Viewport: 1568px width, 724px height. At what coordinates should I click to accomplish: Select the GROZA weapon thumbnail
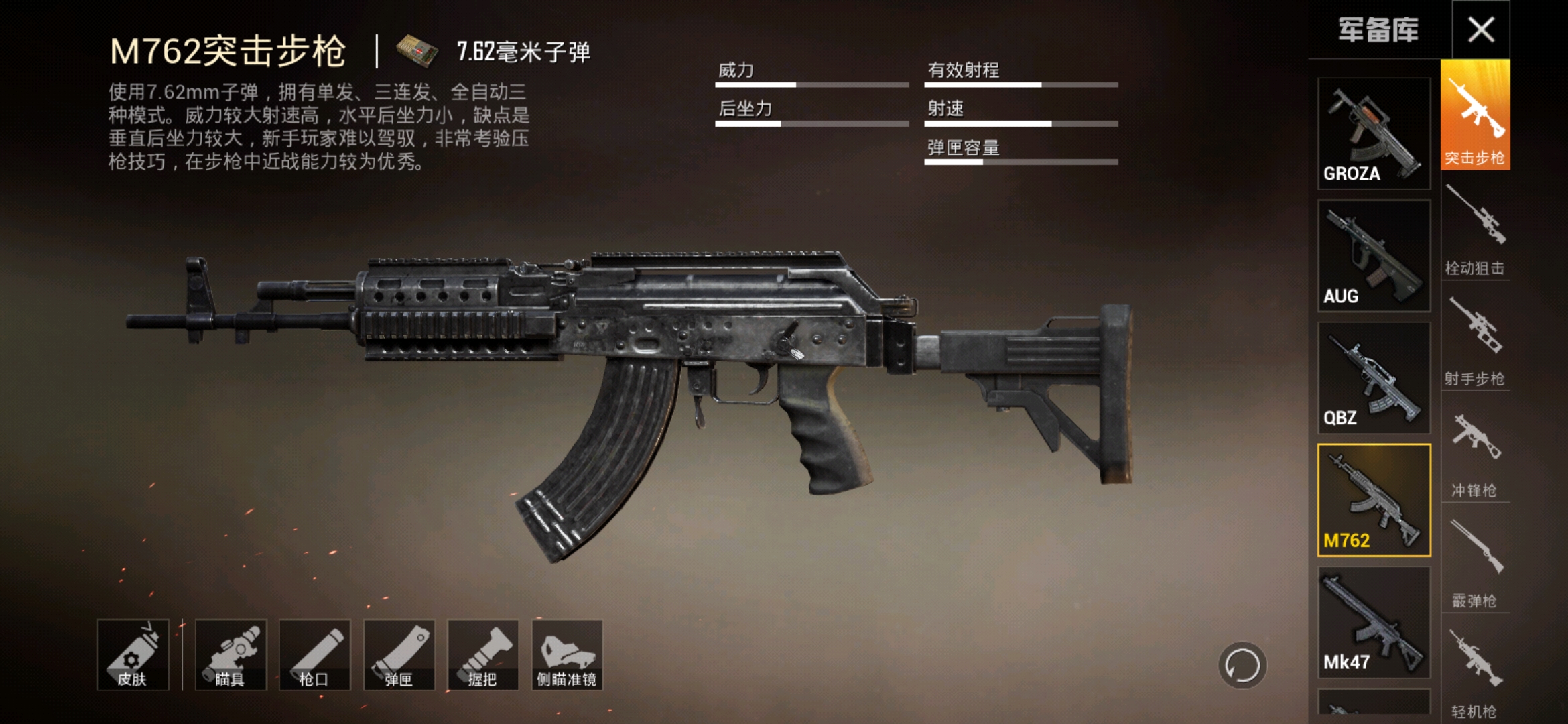pos(1374,133)
